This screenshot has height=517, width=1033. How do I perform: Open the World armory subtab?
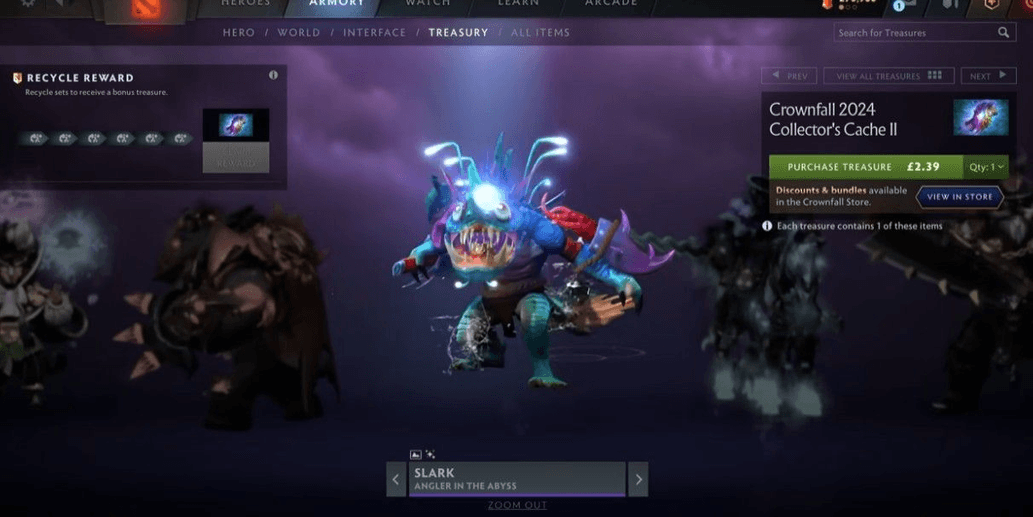[298, 33]
